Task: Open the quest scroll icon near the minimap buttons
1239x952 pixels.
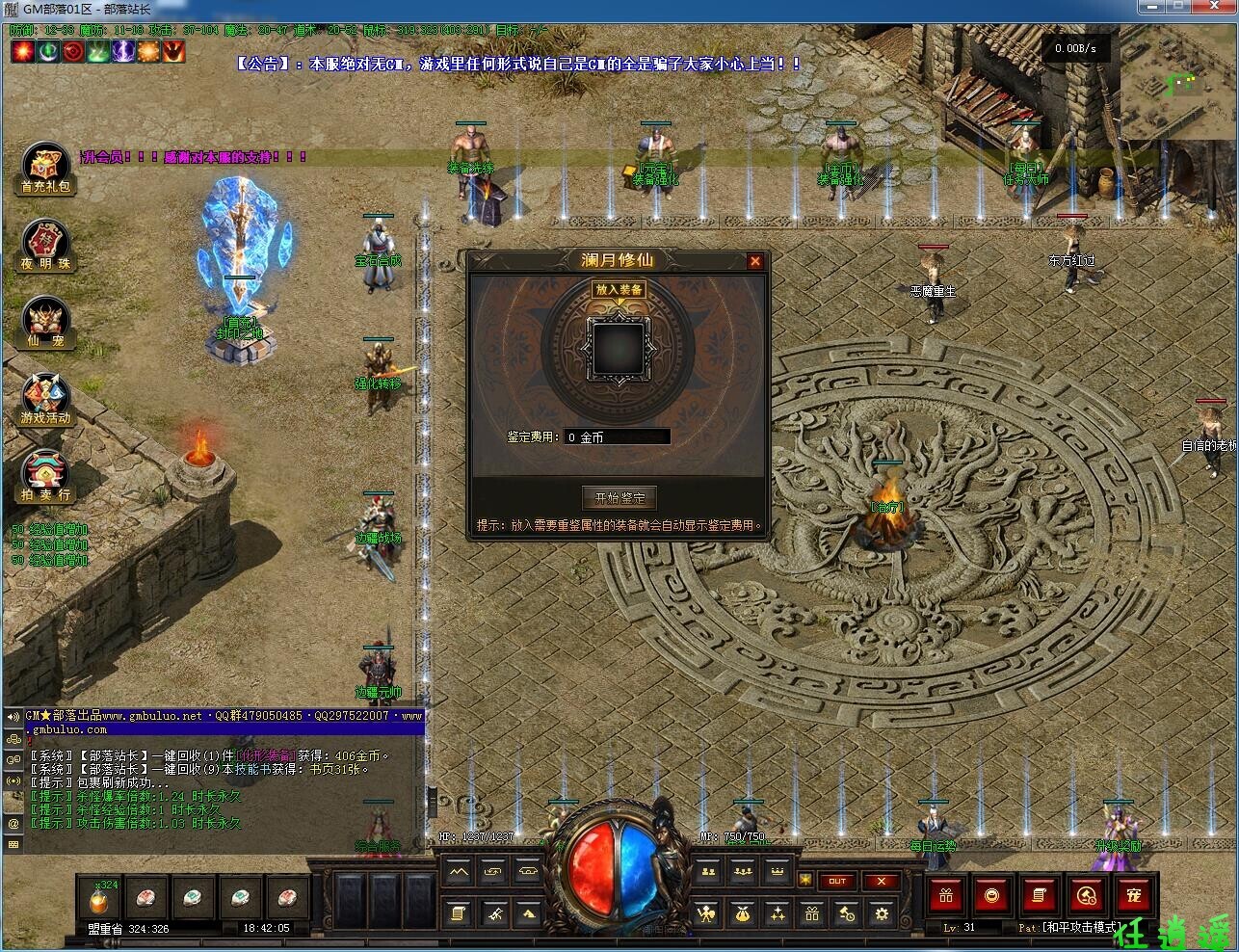Action: tap(458, 912)
